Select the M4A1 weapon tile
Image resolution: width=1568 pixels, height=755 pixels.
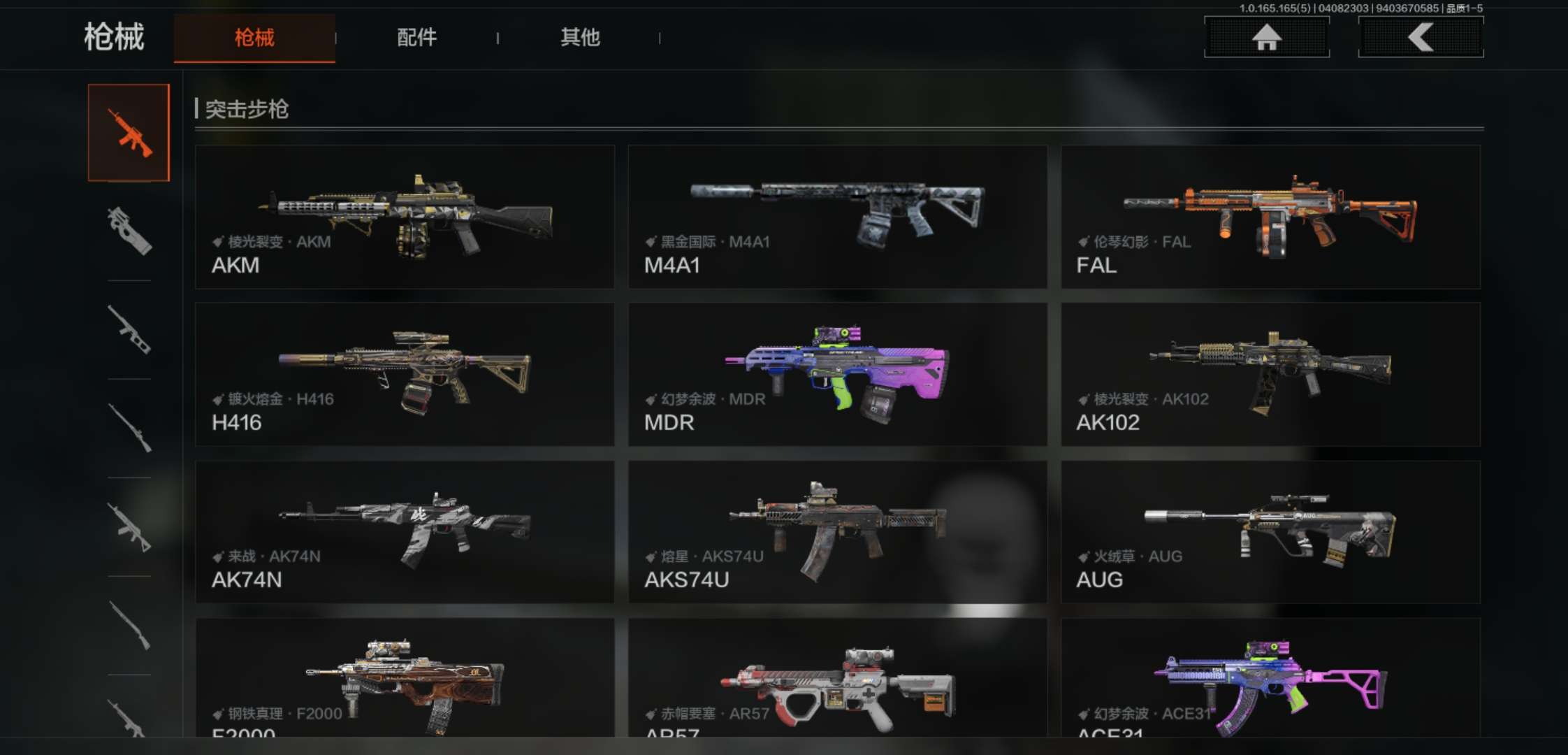click(x=837, y=217)
